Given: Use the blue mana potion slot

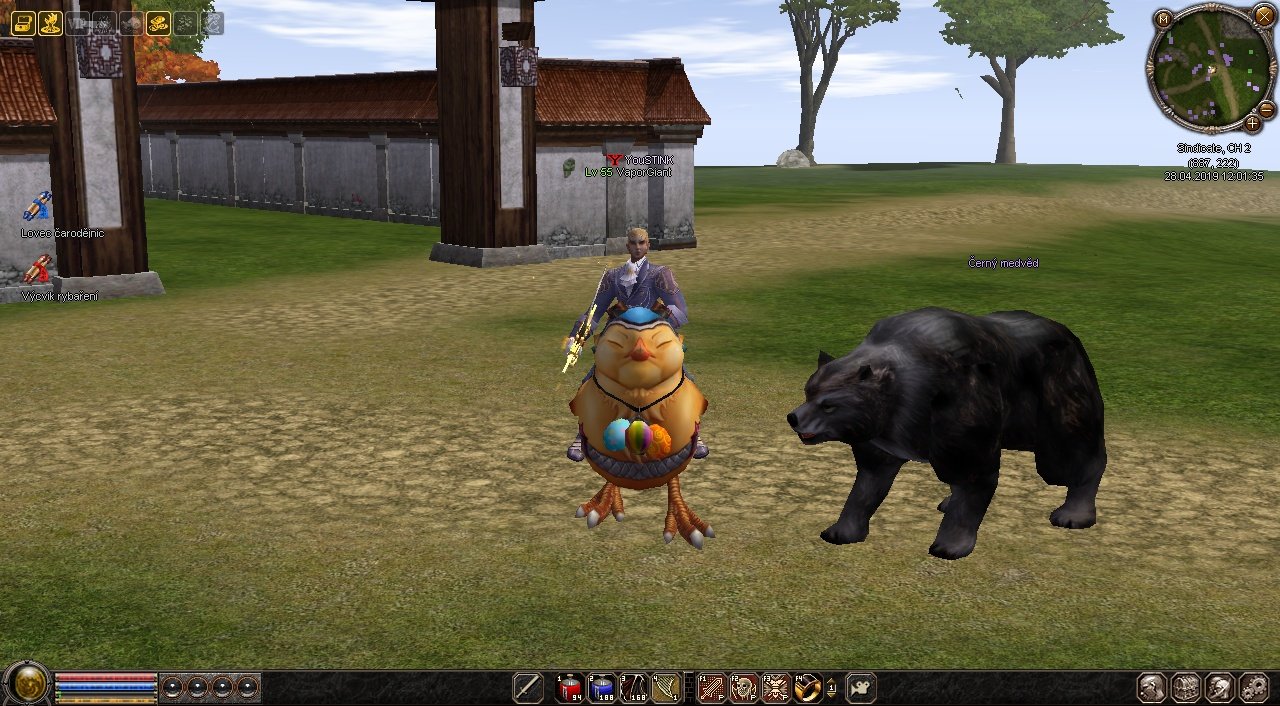Looking at the screenshot, I should click(x=602, y=688).
